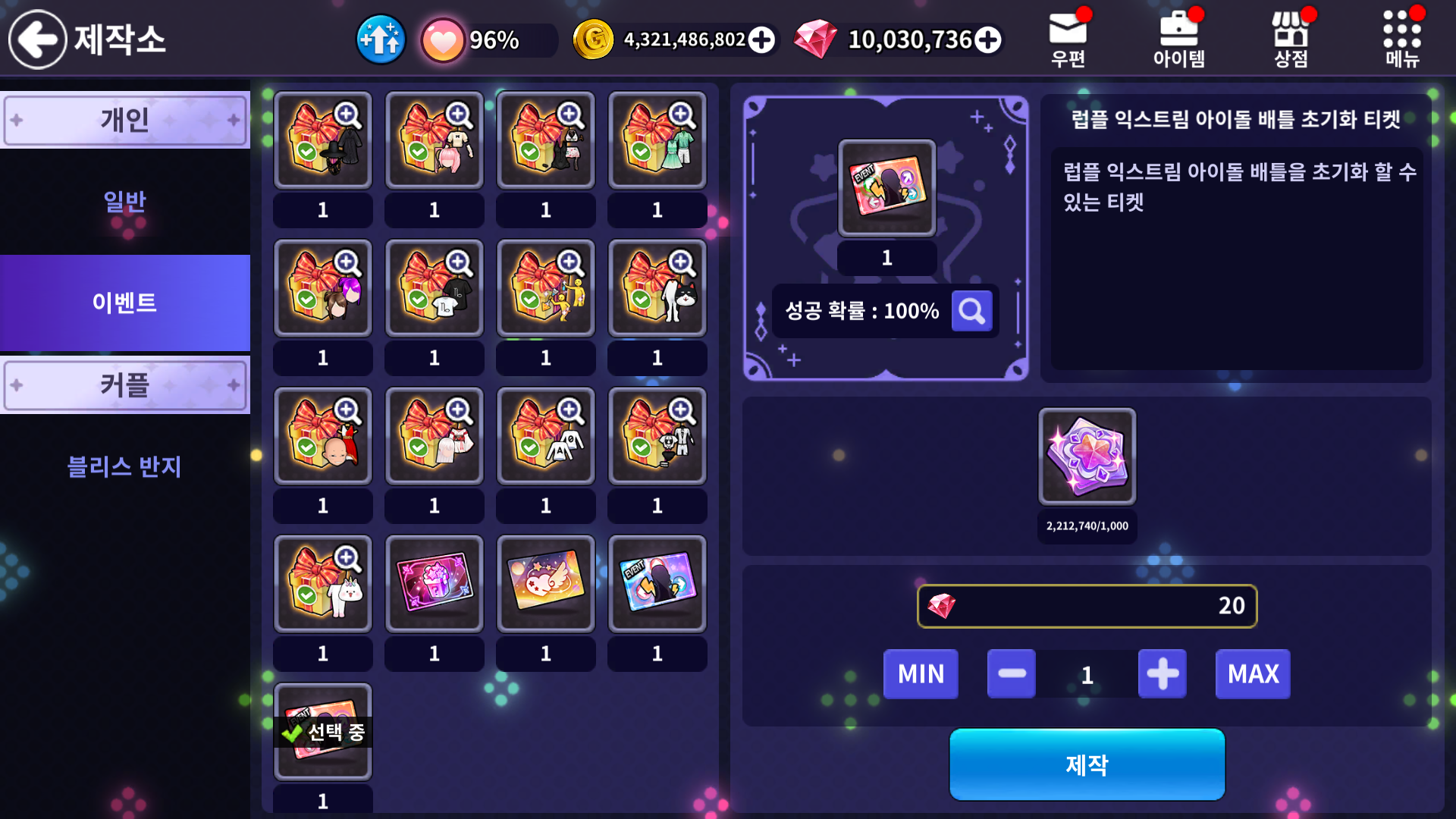View success rate details via magnifier button
1456x819 pixels.
(971, 311)
